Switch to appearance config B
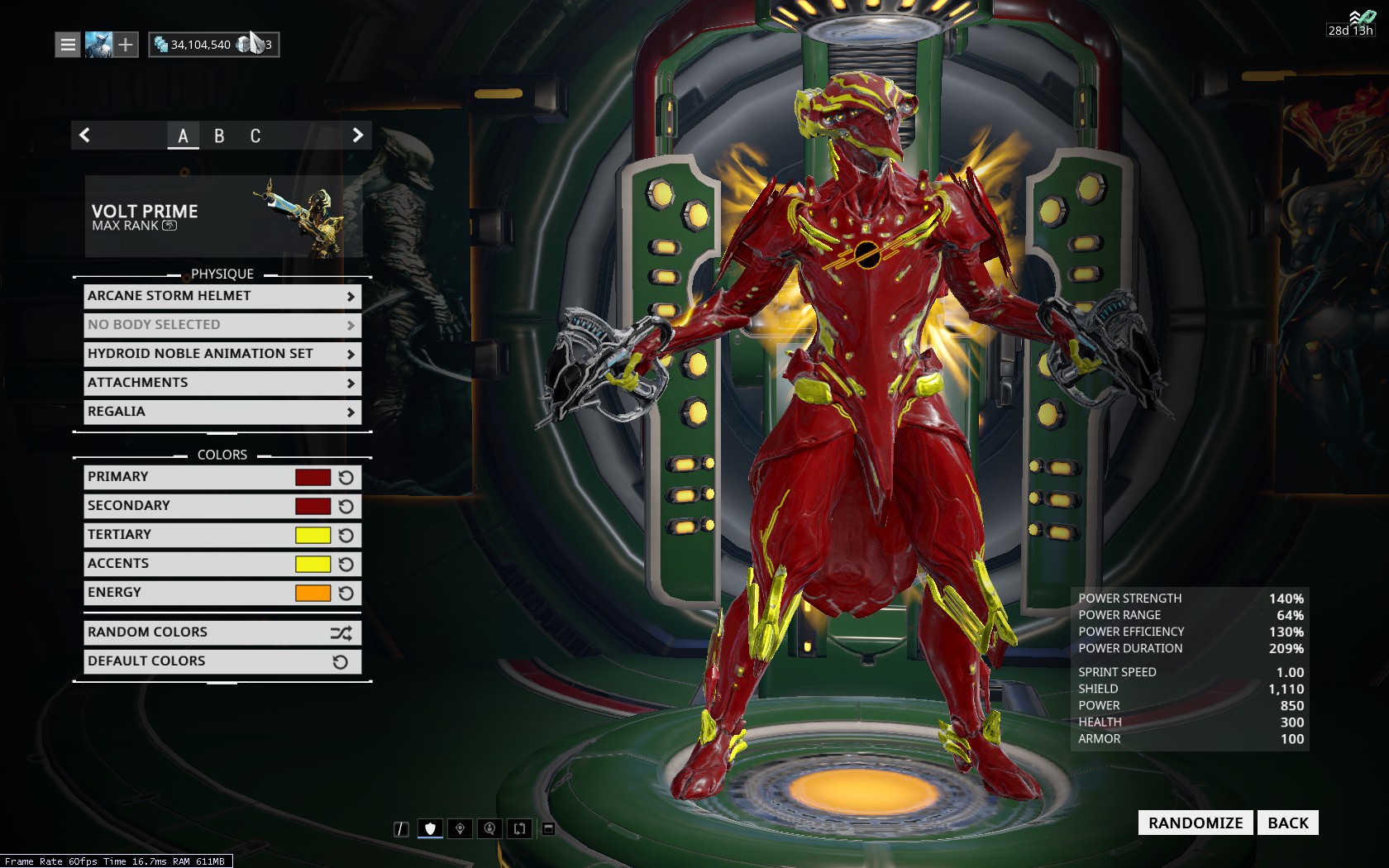 [219, 136]
